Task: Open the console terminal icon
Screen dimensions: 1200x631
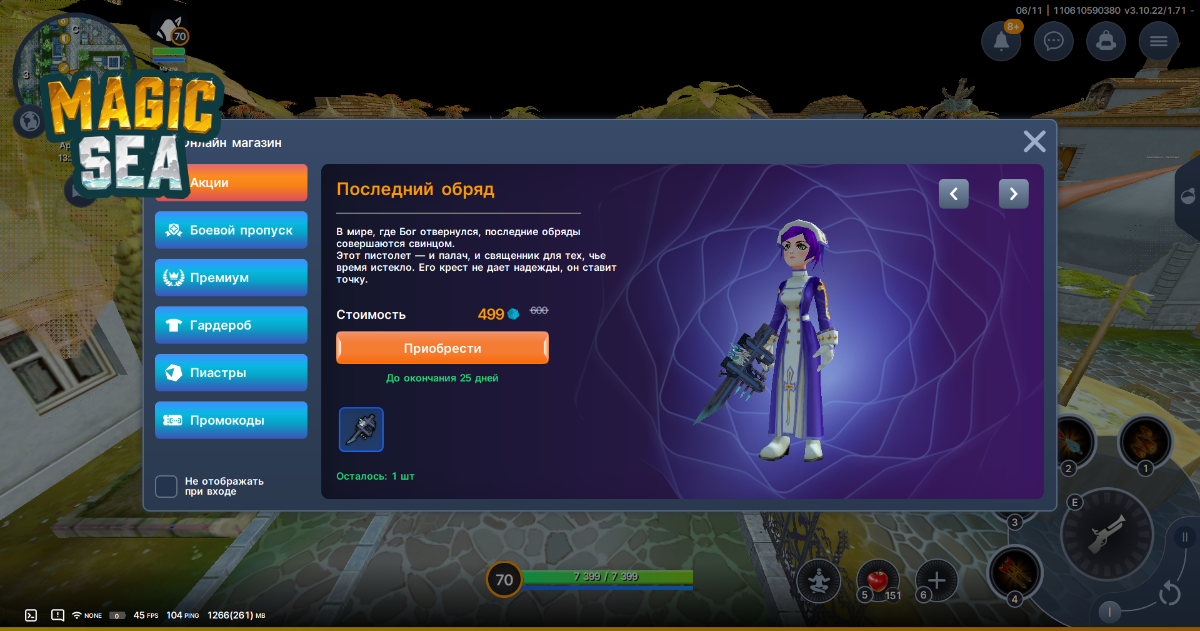Action: [x=31, y=615]
